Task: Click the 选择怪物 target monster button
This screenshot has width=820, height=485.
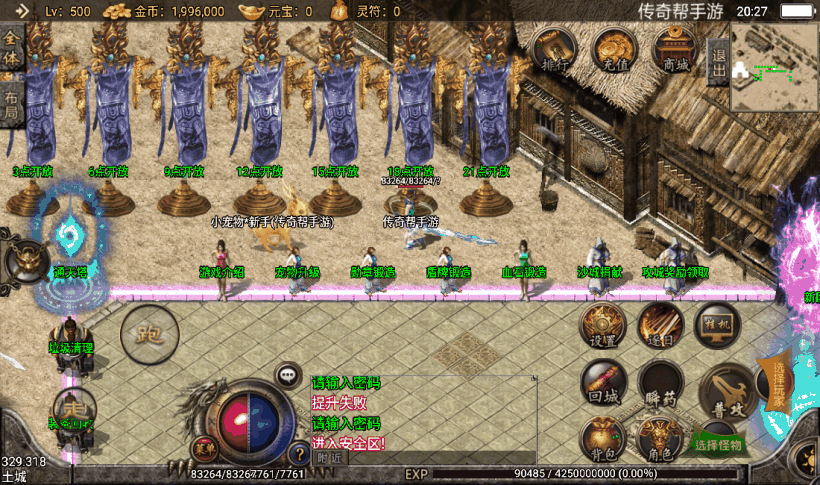Action: pyautogui.click(x=719, y=444)
